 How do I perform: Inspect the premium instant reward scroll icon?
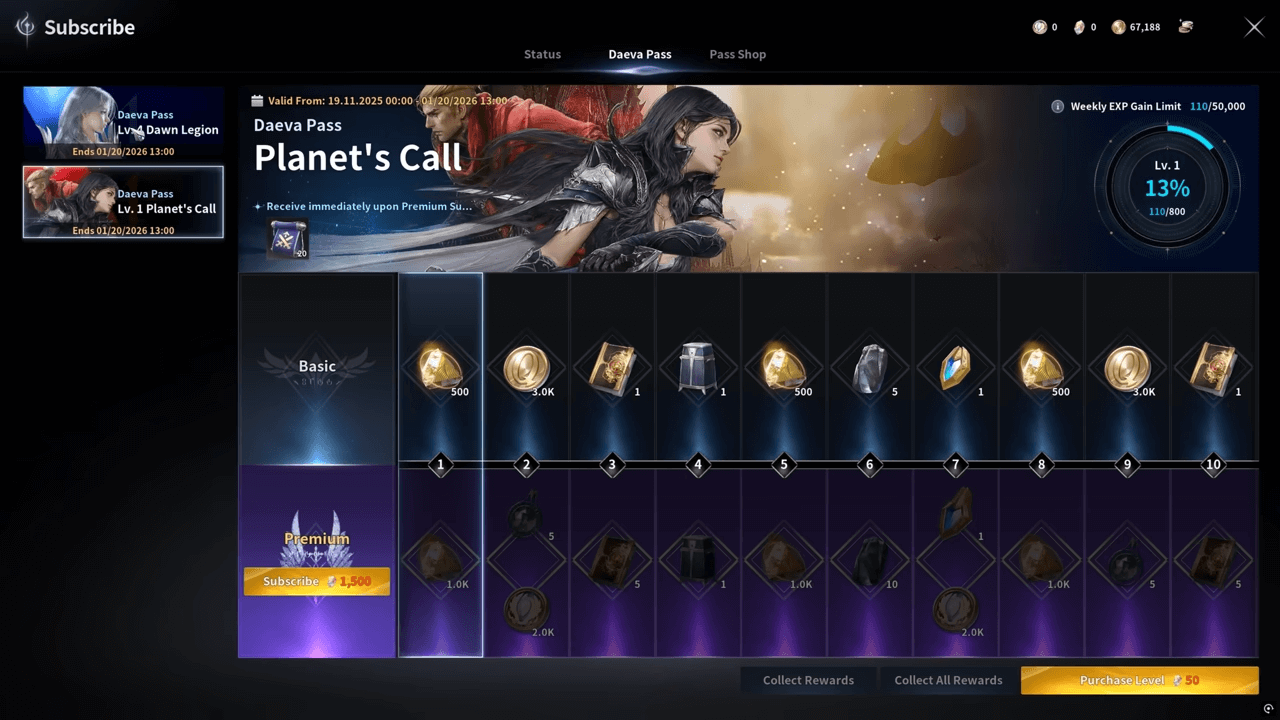pos(288,240)
